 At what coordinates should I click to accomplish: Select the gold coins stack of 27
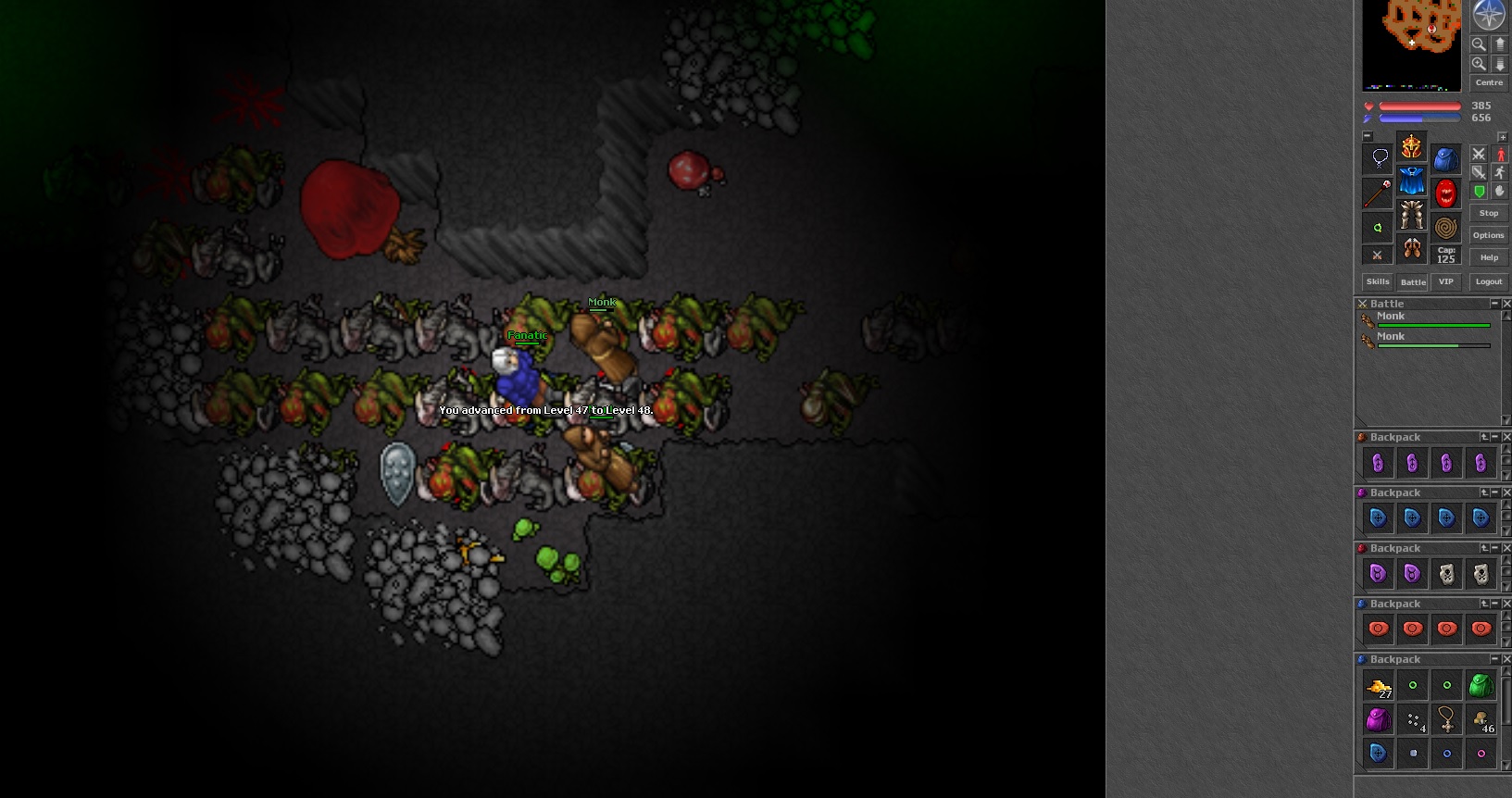[1378, 687]
